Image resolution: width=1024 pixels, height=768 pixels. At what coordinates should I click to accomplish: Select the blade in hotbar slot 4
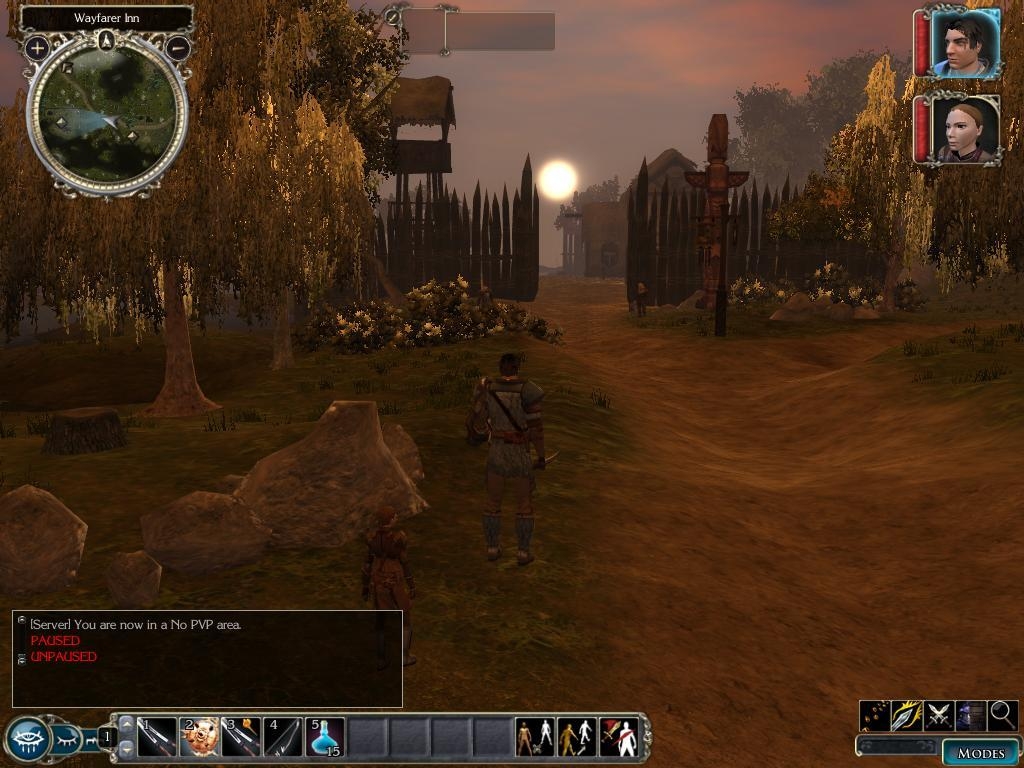coord(283,737)
